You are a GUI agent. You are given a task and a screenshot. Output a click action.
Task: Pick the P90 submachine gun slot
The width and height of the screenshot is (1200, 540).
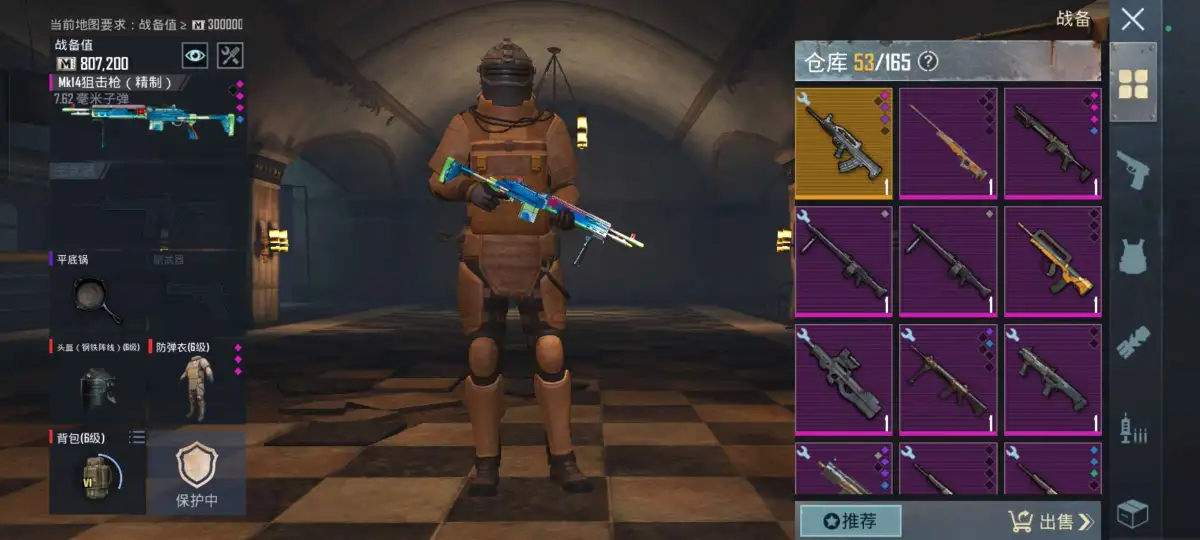click(843, 379)
